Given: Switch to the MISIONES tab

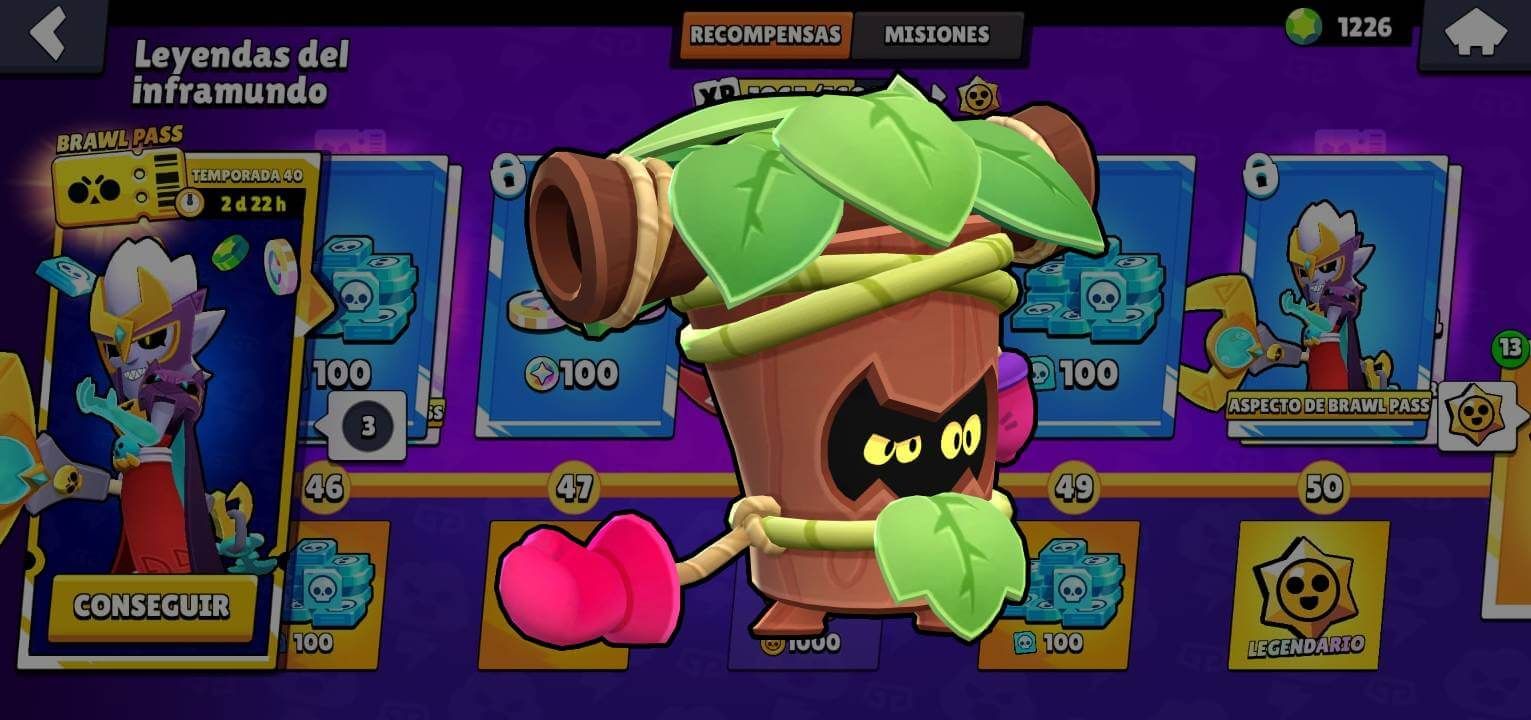Looking at the screenshot, I should pos(935,34).
